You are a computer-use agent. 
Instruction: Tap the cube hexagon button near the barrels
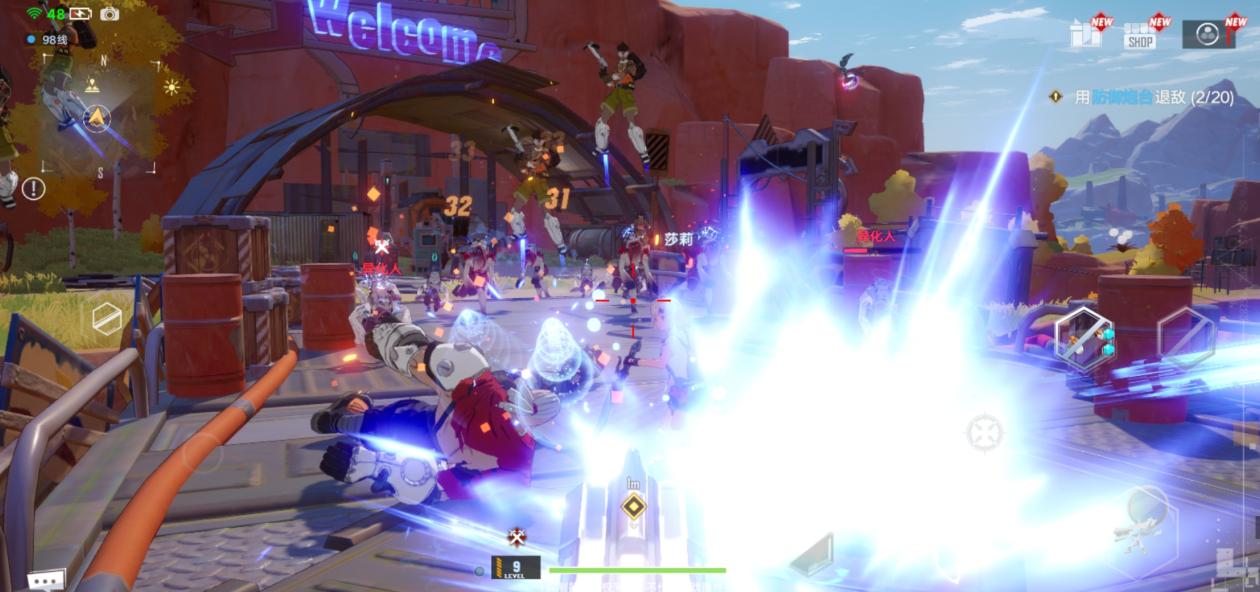pos(106,318)
